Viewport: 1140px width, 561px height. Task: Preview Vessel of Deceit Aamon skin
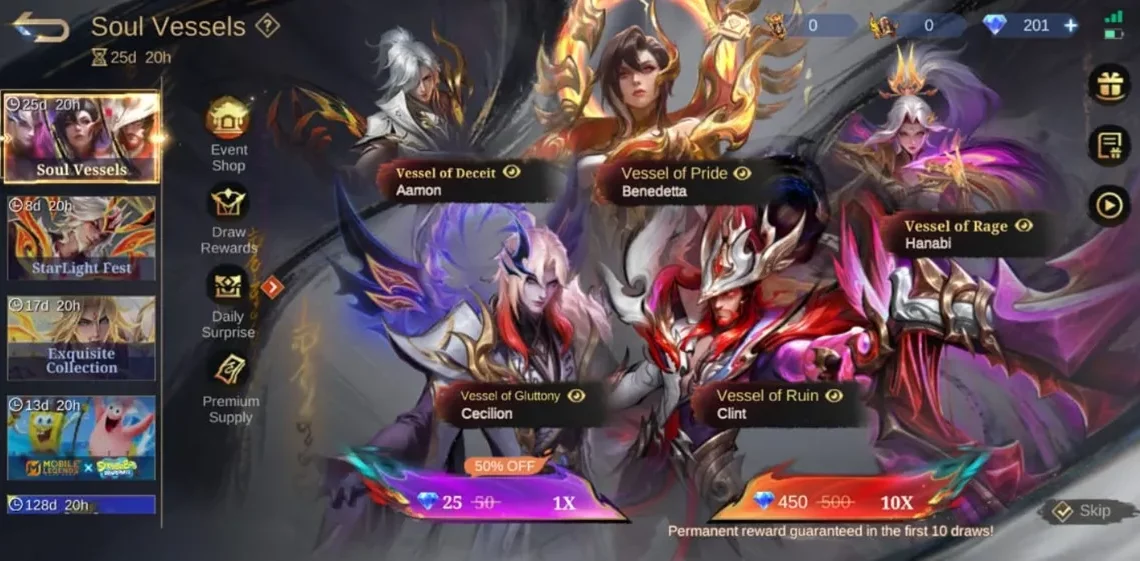512,173
